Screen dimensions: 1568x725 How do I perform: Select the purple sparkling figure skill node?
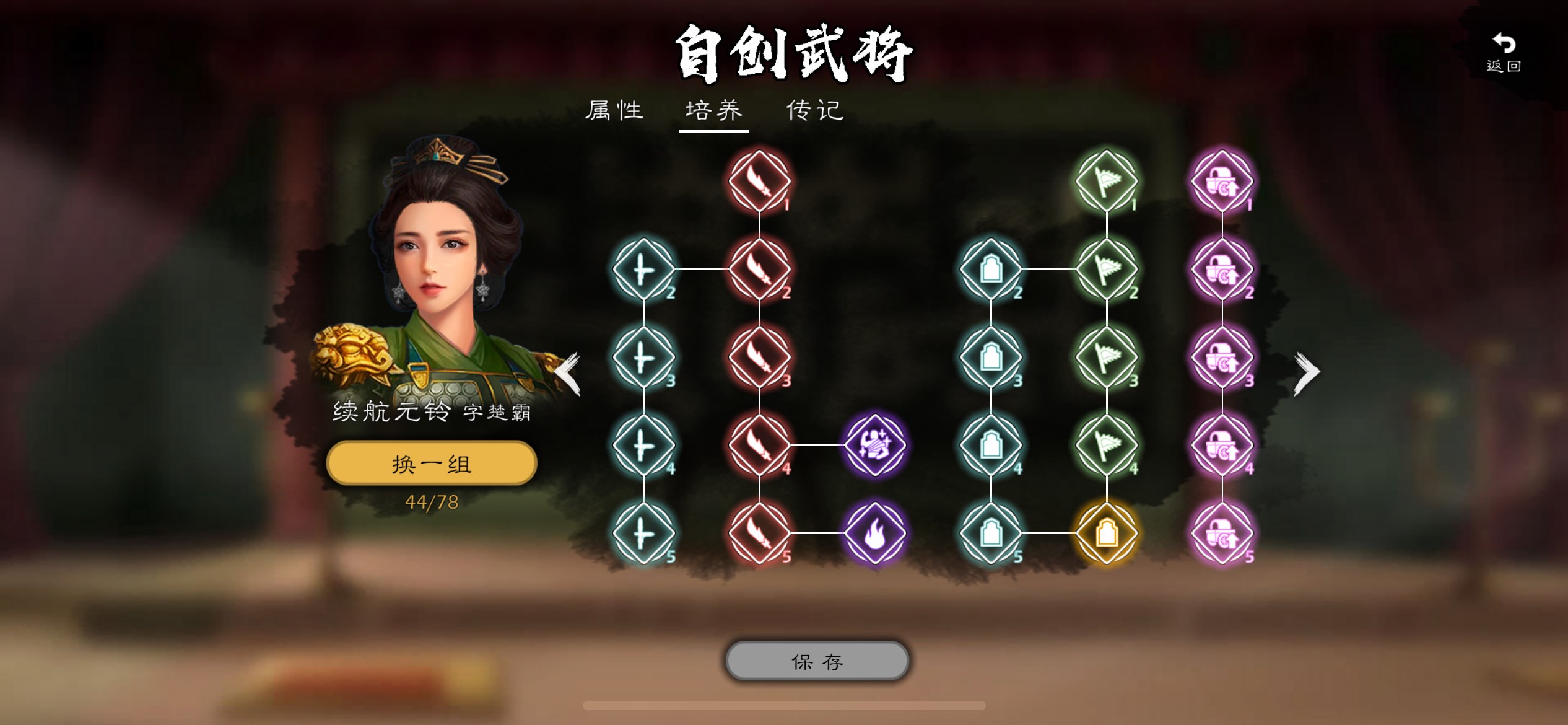click(x=875, y=445)
